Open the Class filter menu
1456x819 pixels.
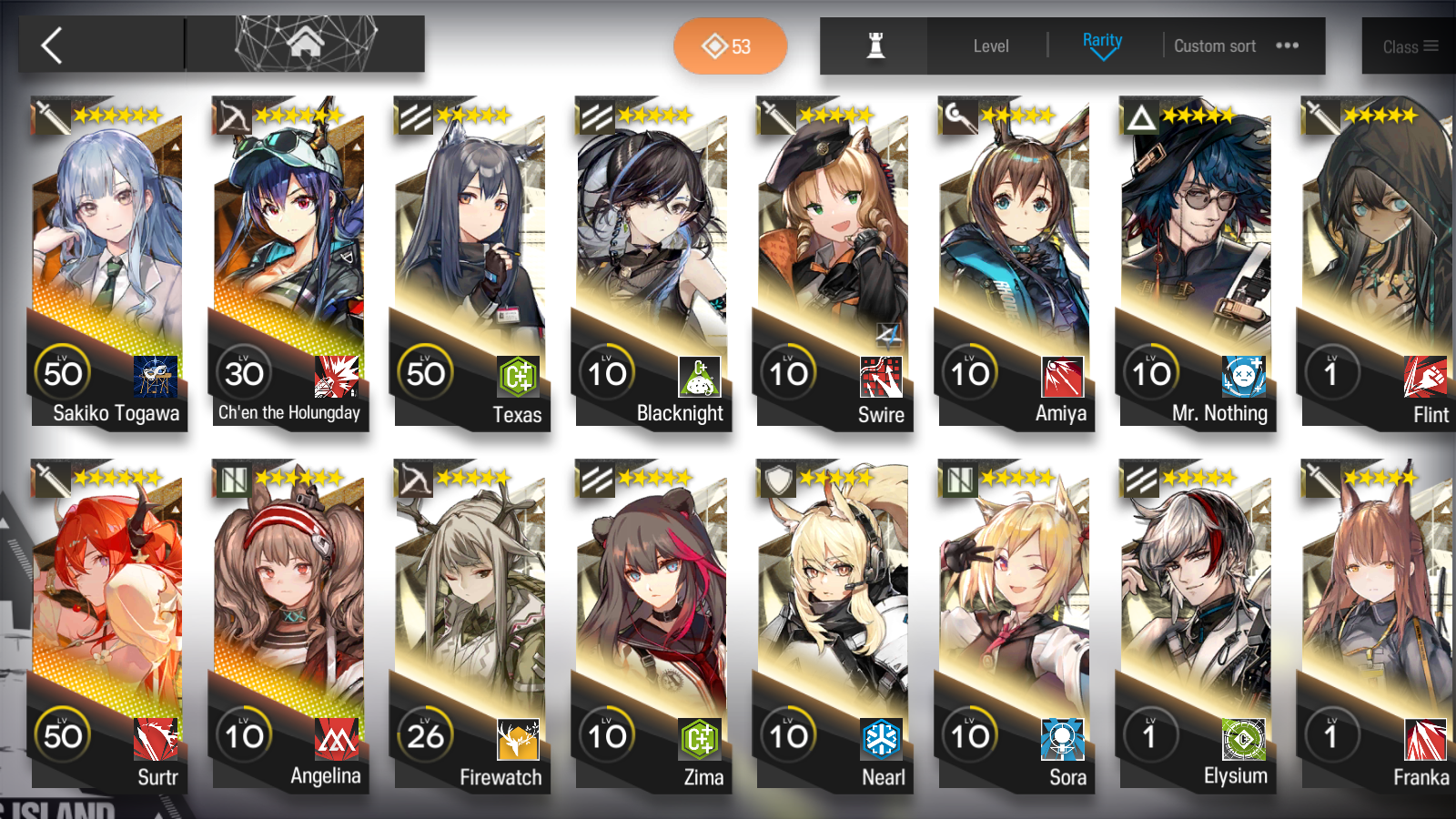click(x=1409, y=46)
